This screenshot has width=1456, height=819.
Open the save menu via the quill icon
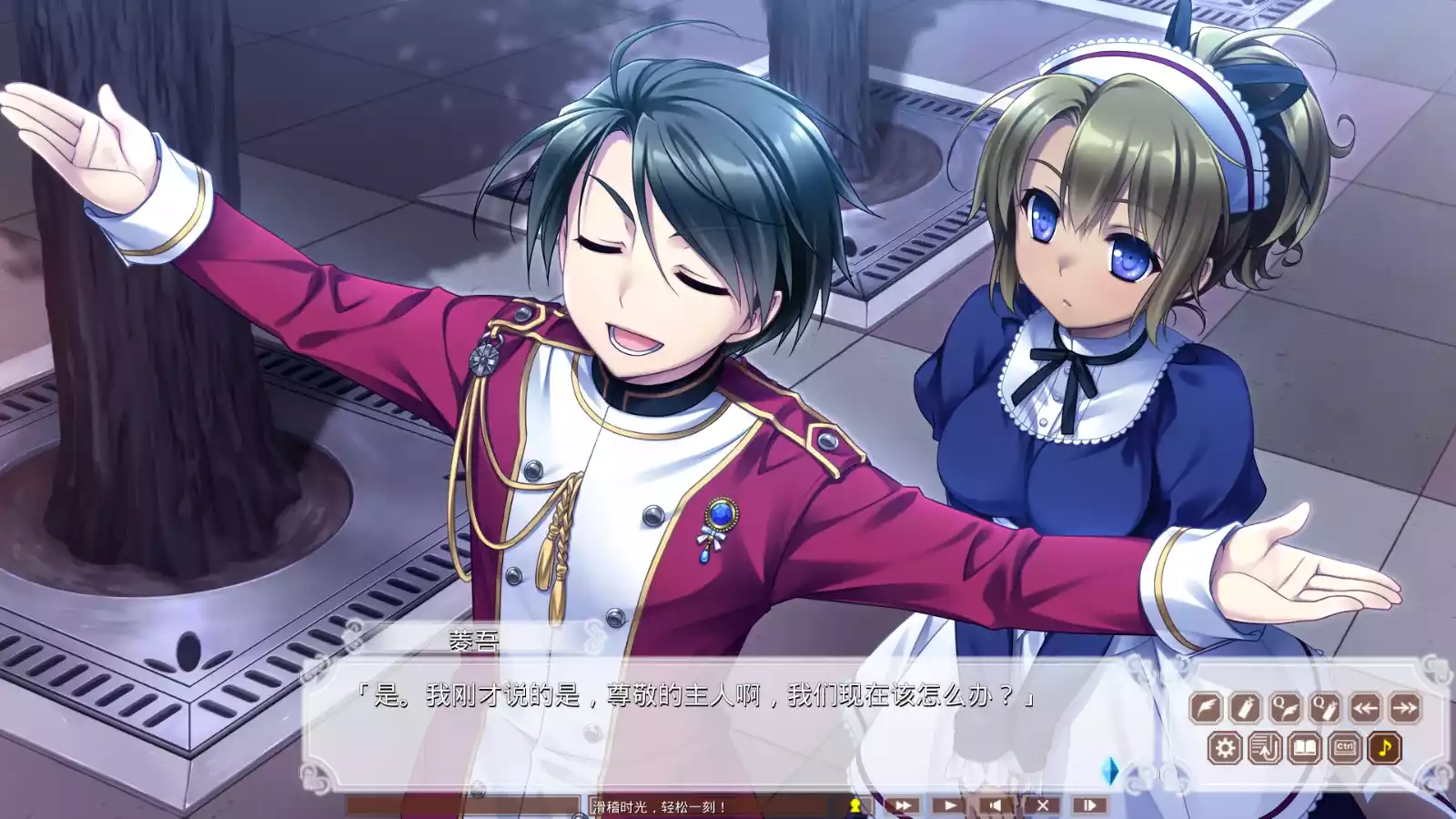(x=1206, y=708)
